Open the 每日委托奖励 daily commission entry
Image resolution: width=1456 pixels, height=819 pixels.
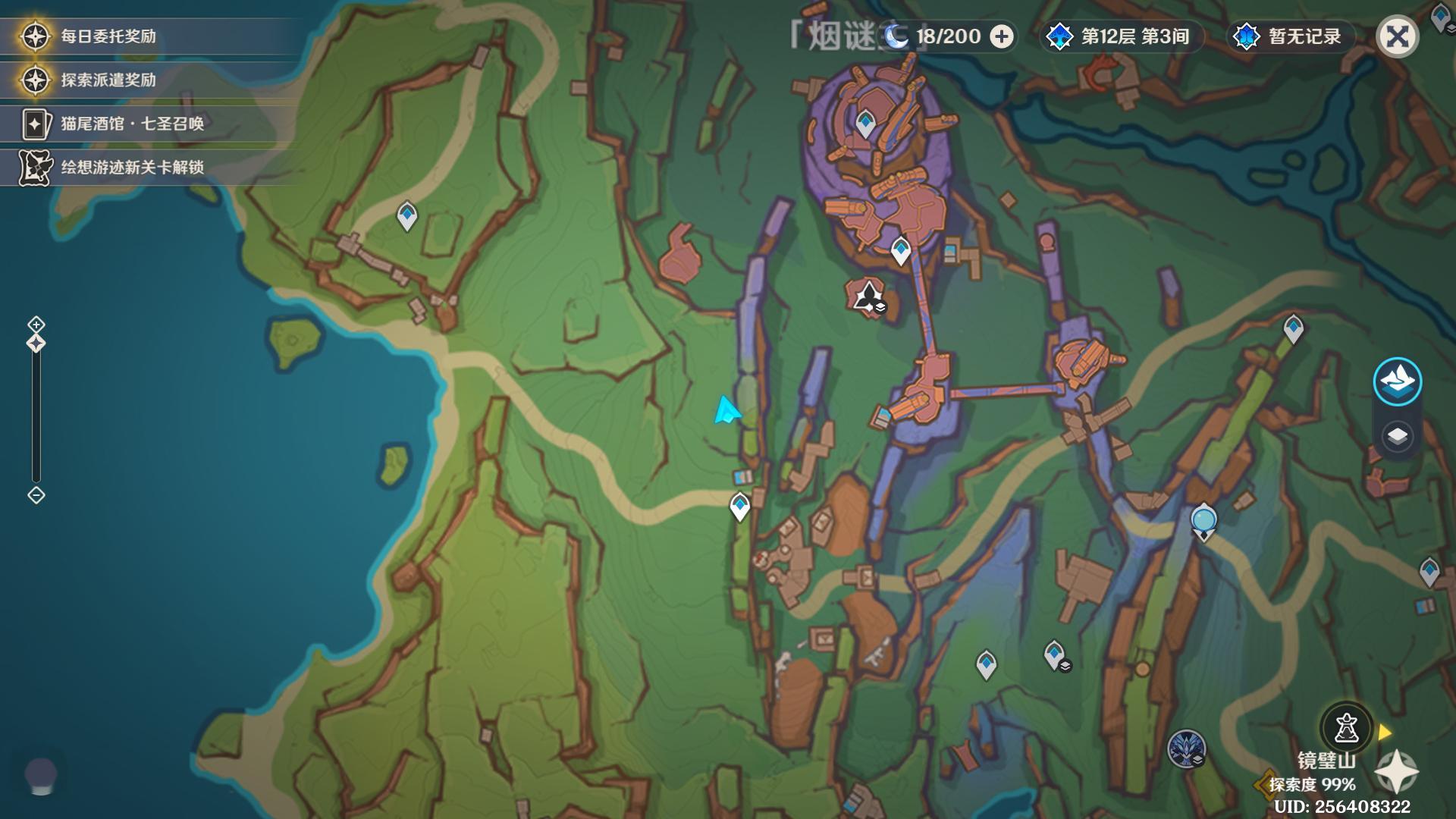108,36
